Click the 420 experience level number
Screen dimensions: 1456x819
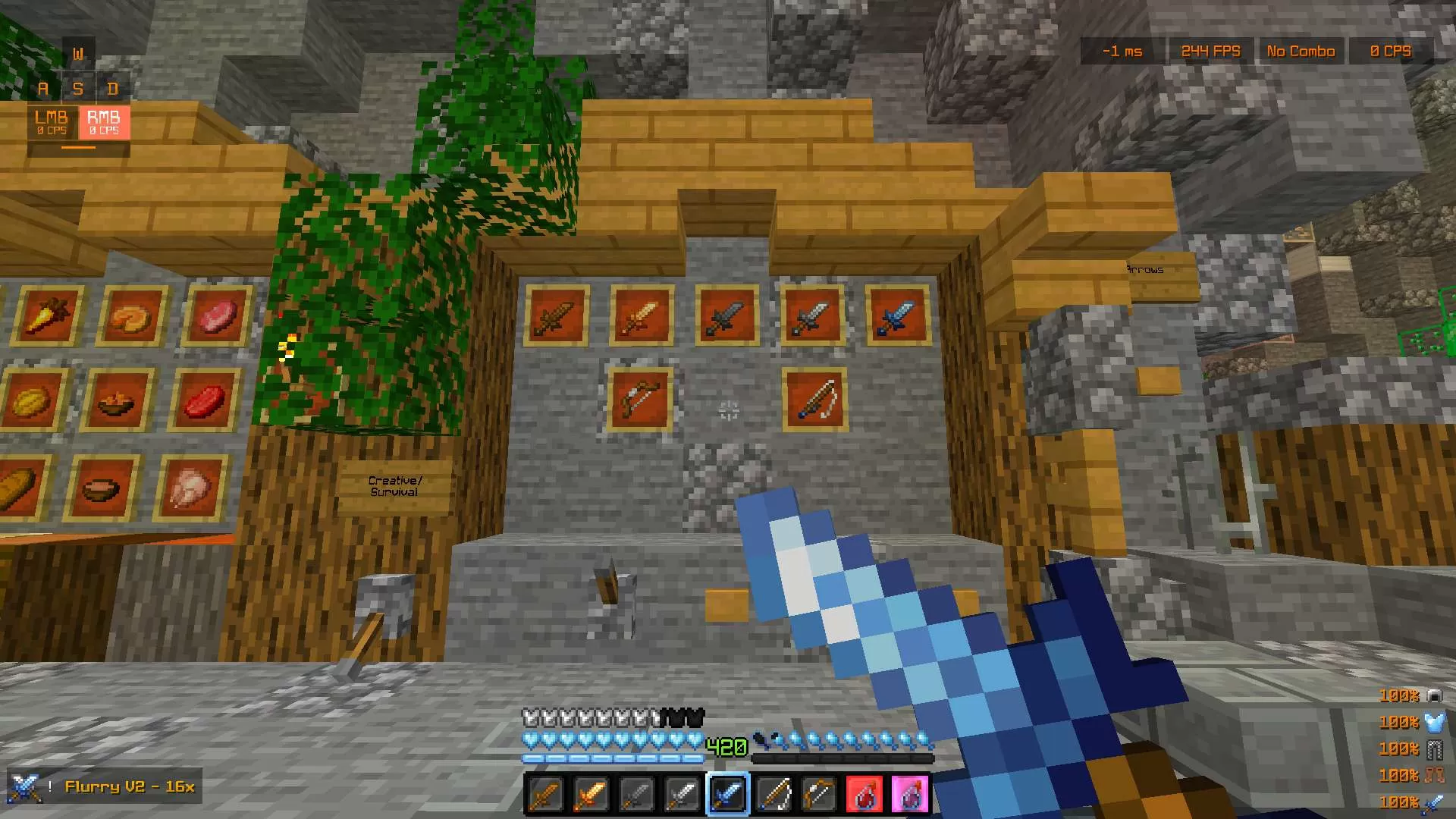tap(726, 746)
